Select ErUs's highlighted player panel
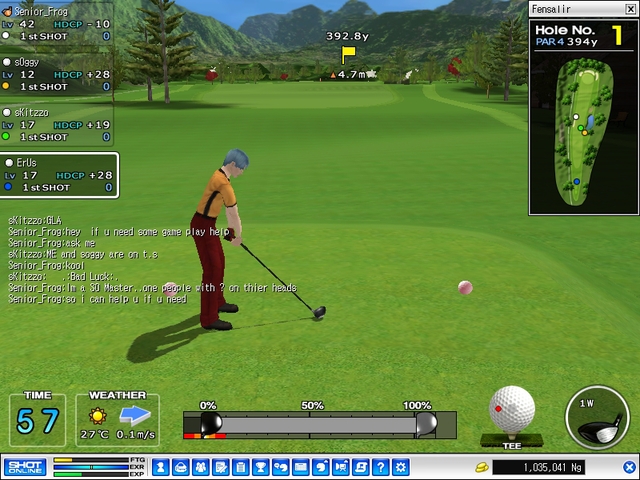This screenshot has height=480, width=640. pos(58,175)
